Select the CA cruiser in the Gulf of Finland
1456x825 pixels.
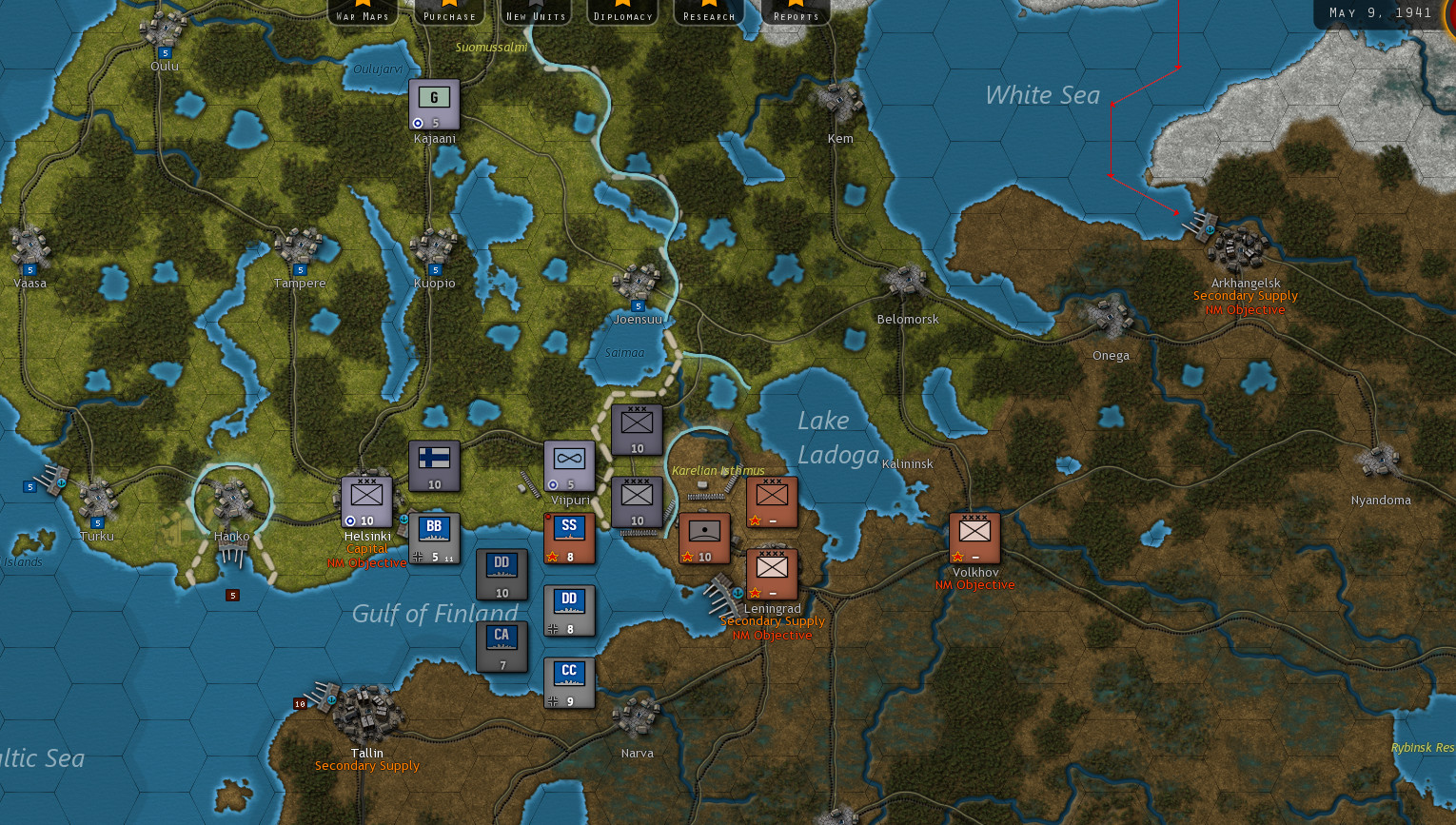pyautogui.click(x=502, y=644)
